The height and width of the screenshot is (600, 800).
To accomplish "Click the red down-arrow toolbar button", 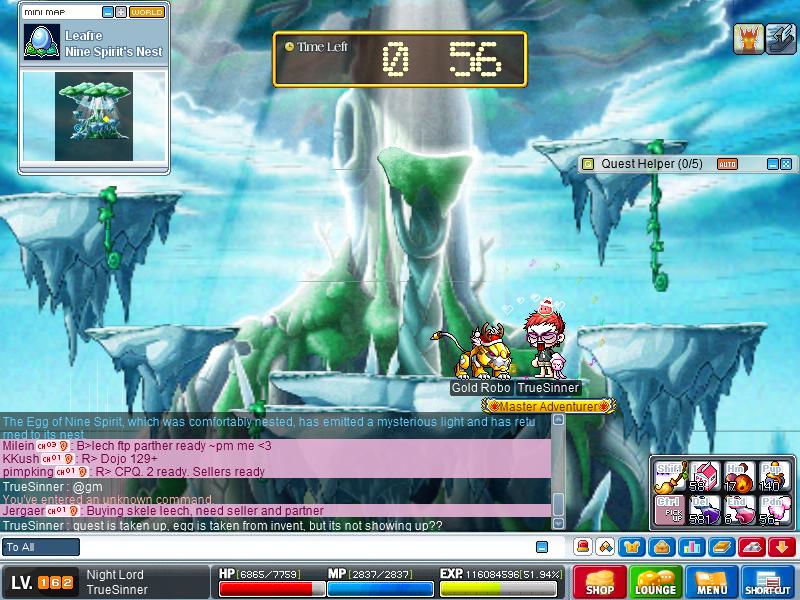I will (781, 547).
